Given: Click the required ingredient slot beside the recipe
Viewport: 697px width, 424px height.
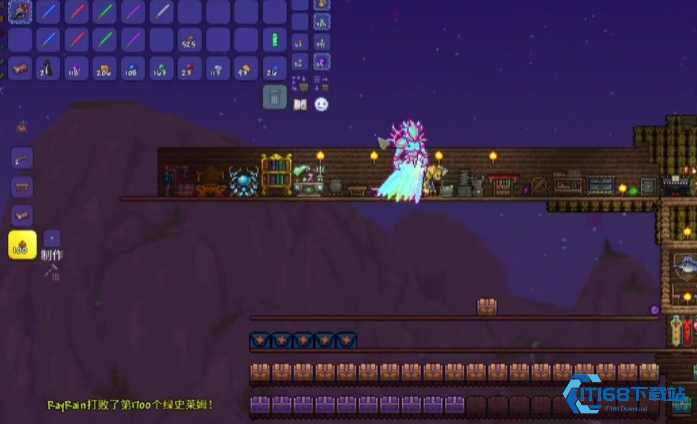Looking at the screenshot, I should [x=52, y=239].
